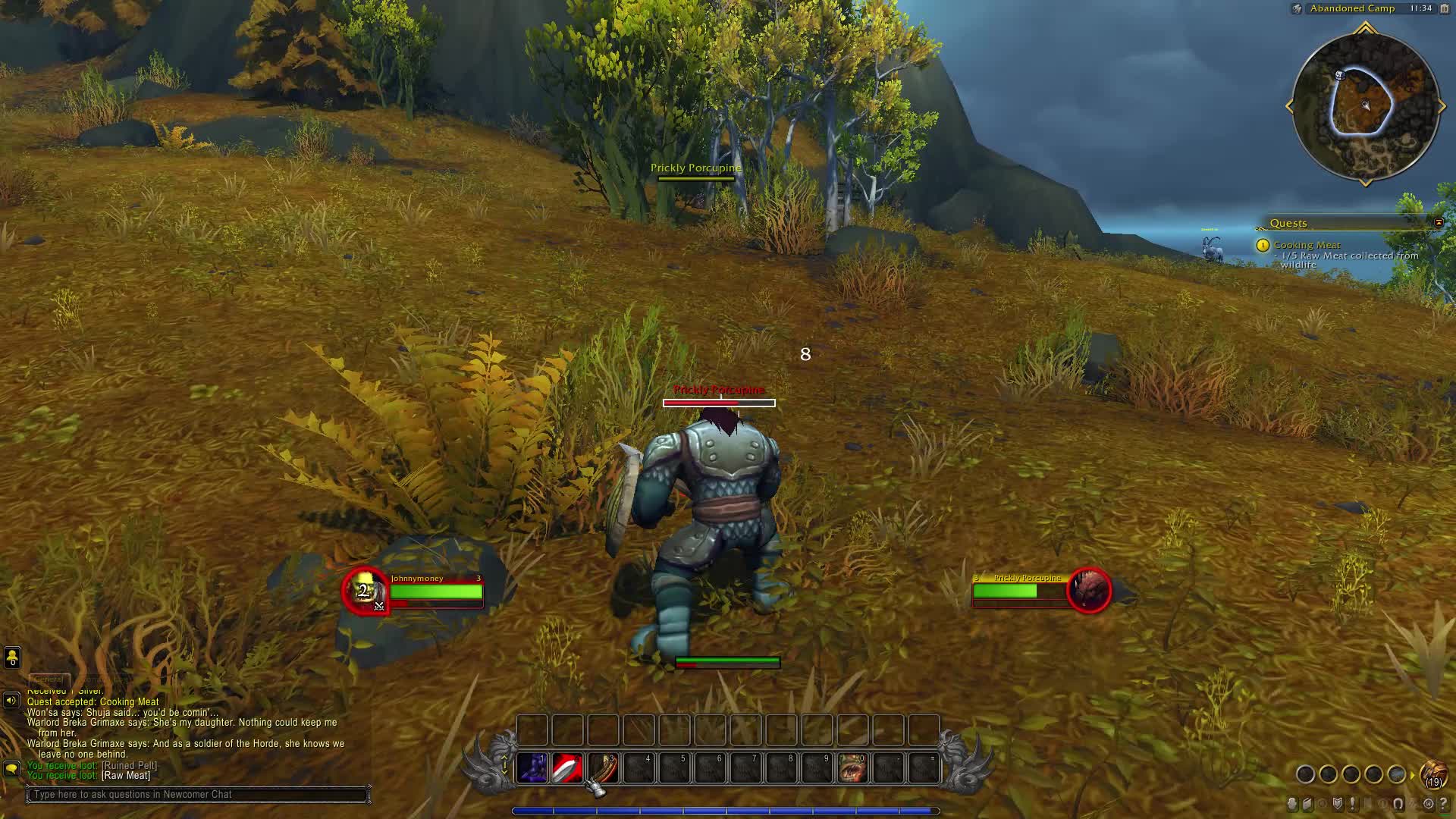Viewport: 1456px width, 819px height.
Task: Open the help menu question mark icon
Action: click(x=1444, y=804)
